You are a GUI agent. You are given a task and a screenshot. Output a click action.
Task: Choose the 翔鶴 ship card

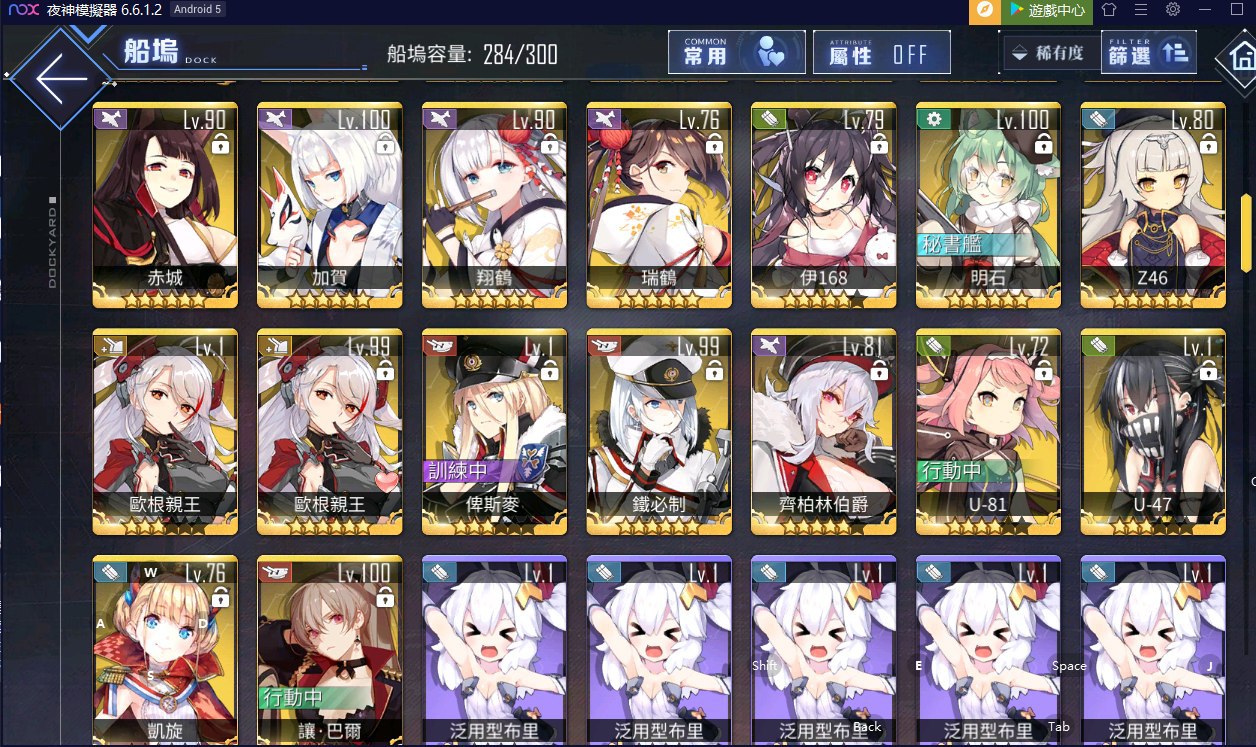point(495,205)
